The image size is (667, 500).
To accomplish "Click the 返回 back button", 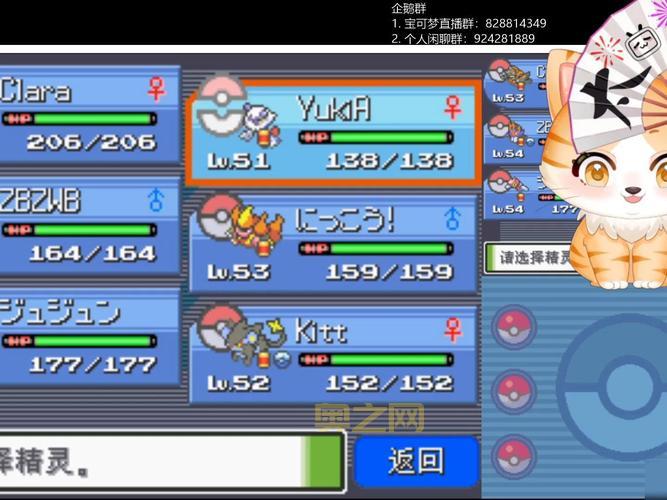I will click(415, 460).
